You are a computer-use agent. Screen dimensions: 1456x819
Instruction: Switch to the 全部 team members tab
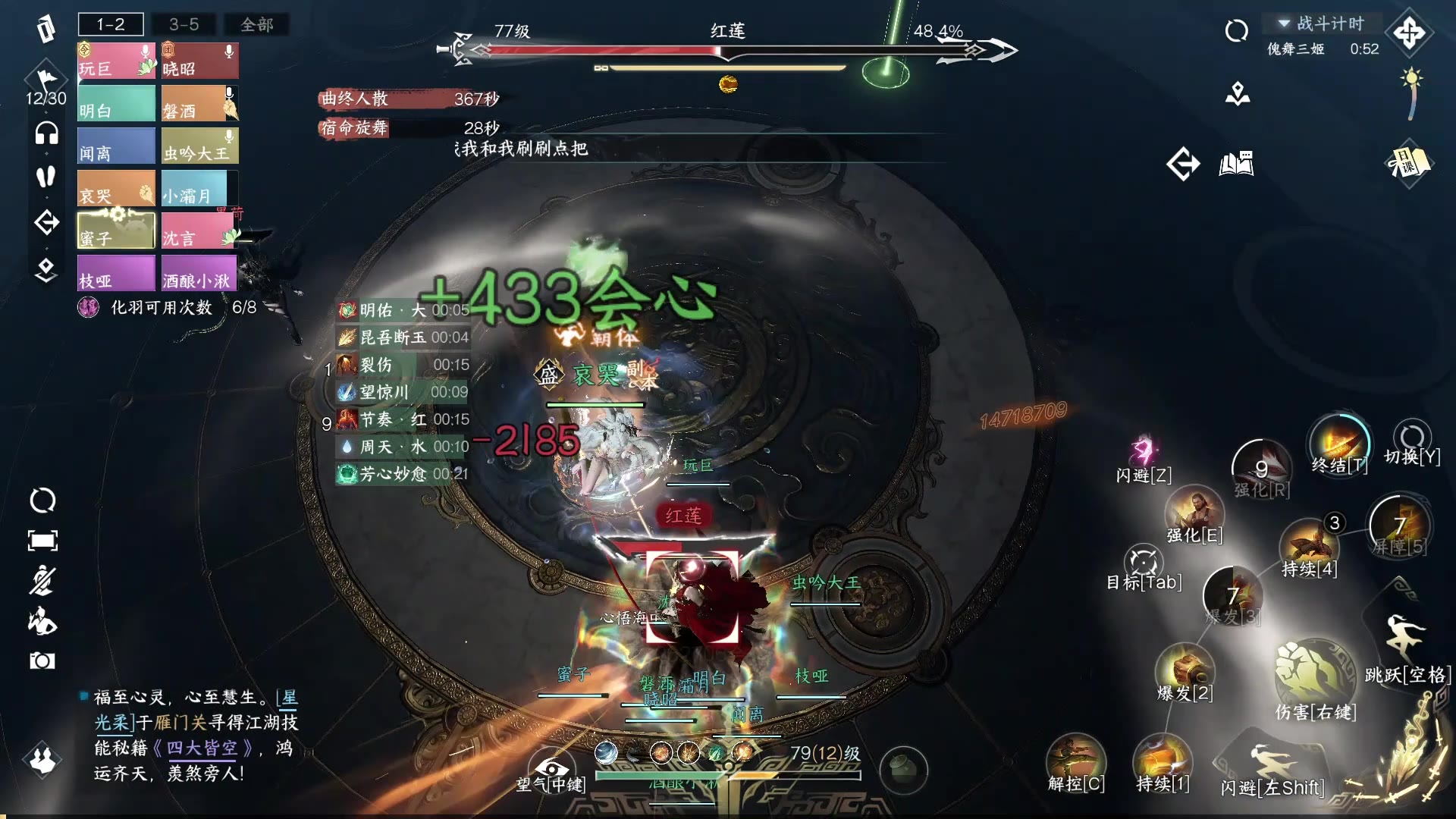tap(256, 24)
